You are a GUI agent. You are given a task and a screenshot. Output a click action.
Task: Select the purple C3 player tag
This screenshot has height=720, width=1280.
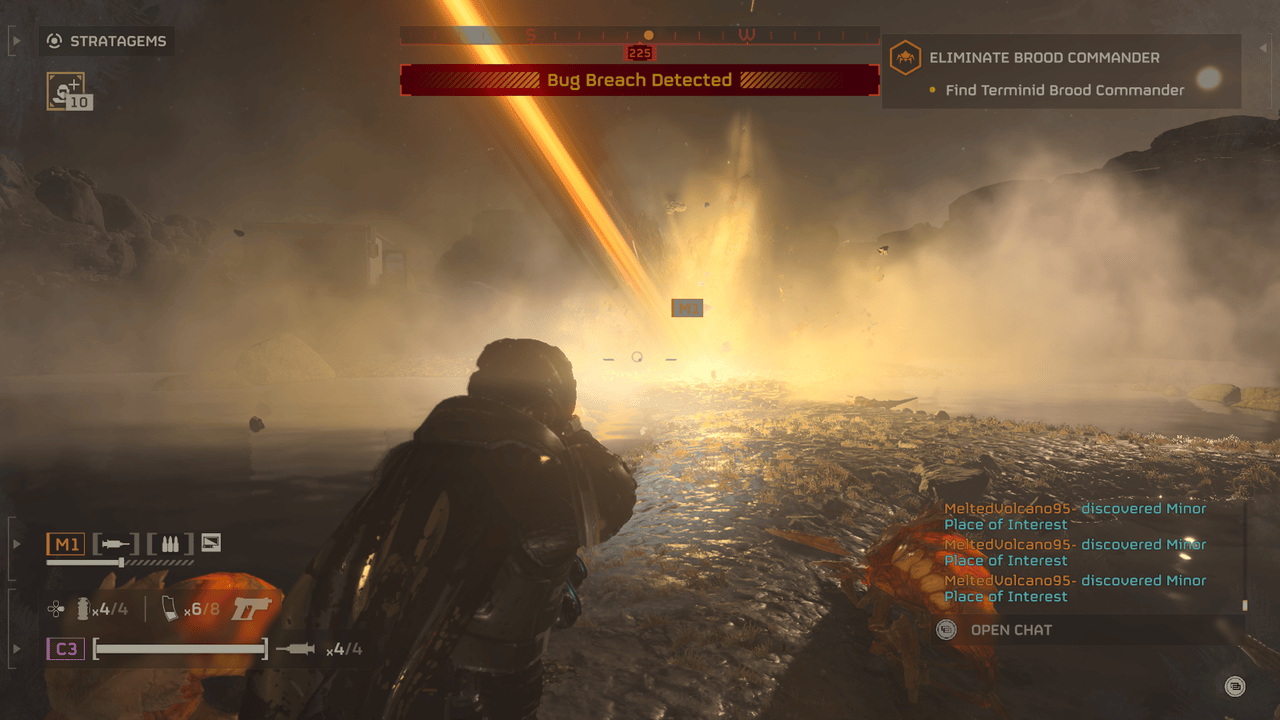coord(66,649)
